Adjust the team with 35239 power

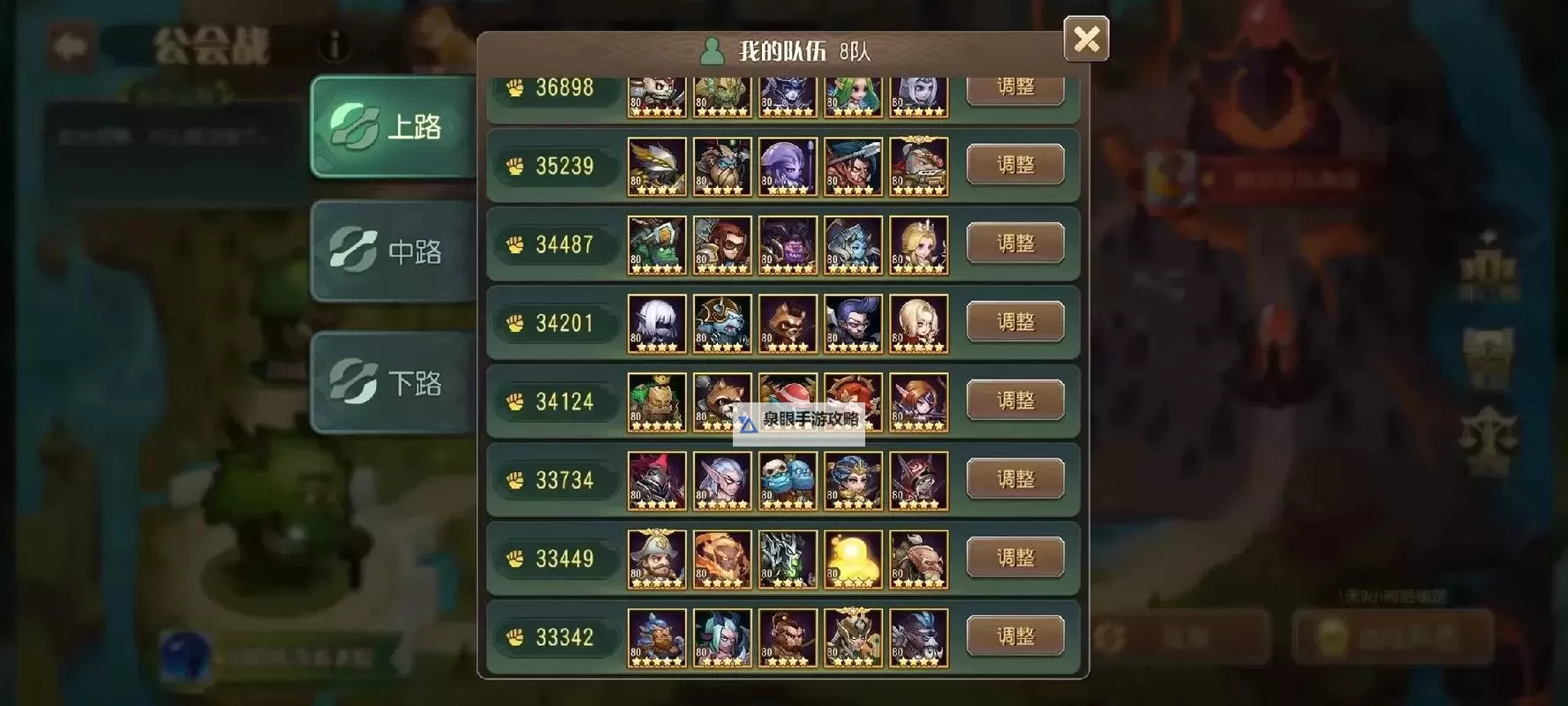pos(1014,165)
